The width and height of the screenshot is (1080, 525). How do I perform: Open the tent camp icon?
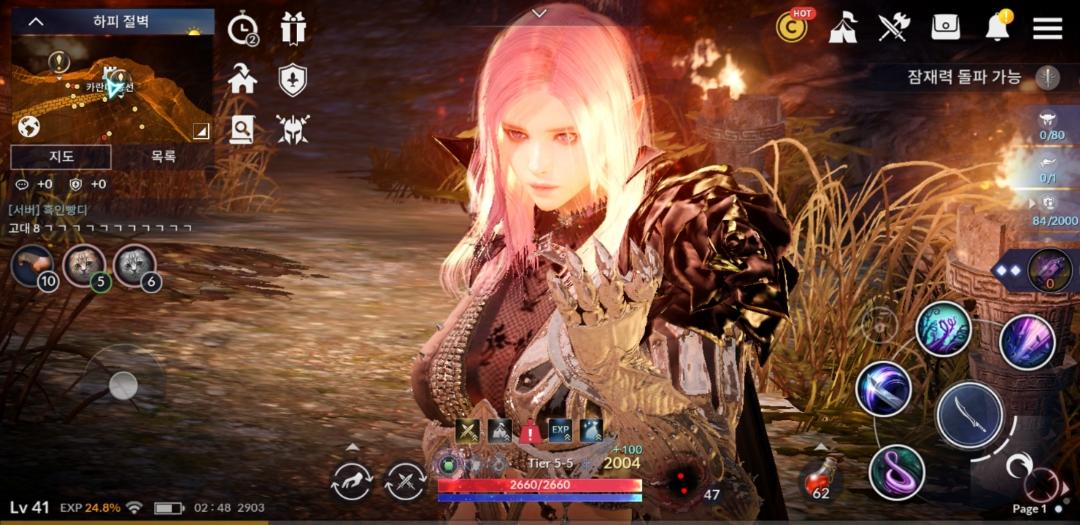tap(843, 28)
